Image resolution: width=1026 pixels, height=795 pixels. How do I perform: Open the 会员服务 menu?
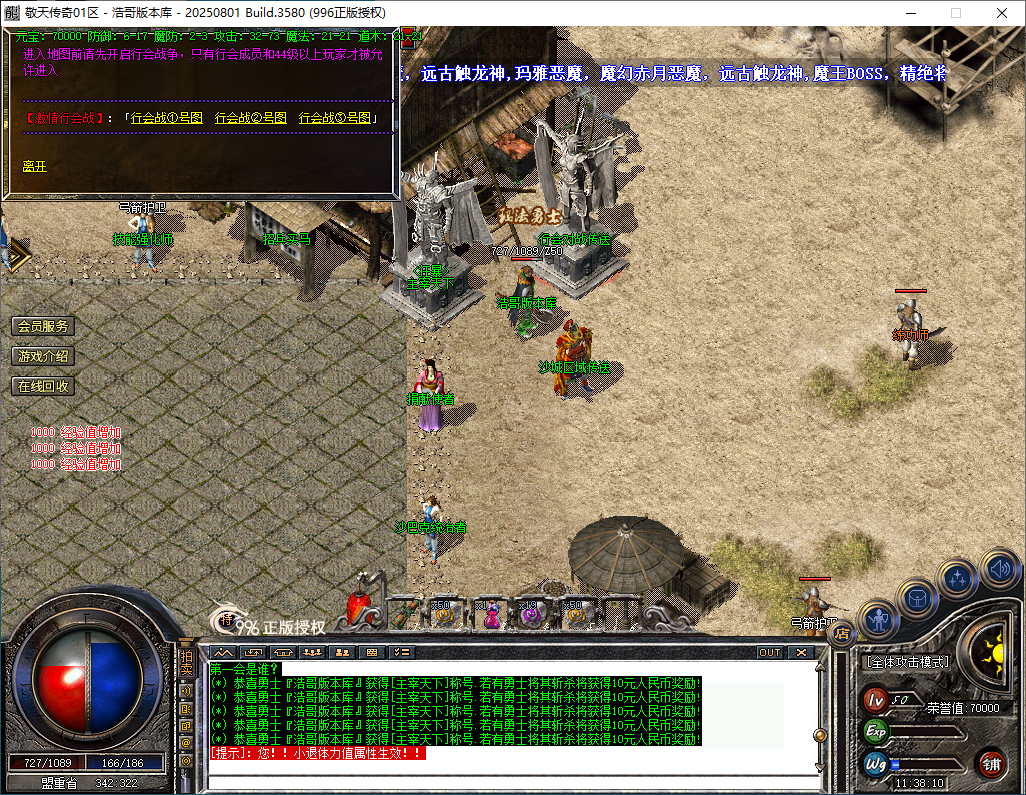click(43, 326)
